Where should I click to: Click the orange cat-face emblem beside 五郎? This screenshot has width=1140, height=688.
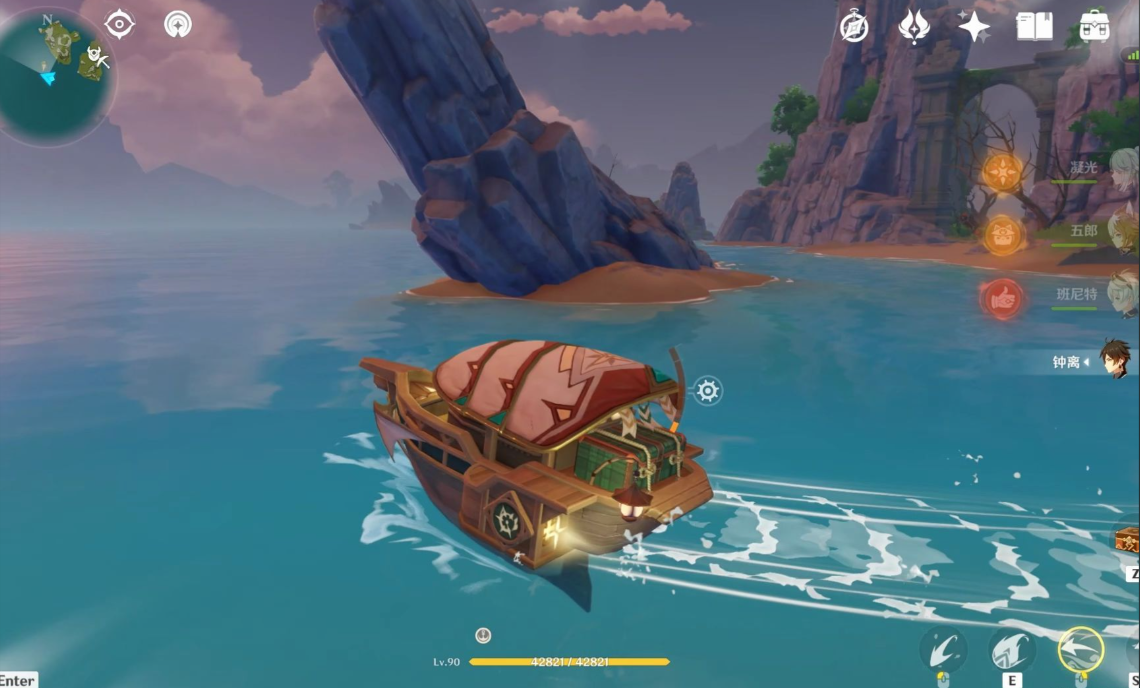pos(1002,236)
